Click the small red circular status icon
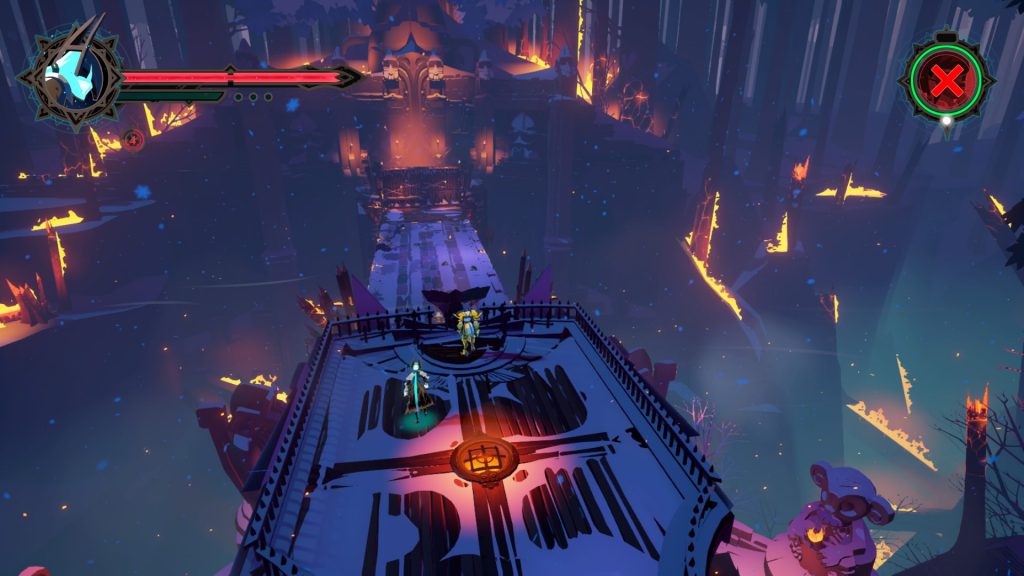The width and height of the screenshot is (1024, 576). [133, 139]
